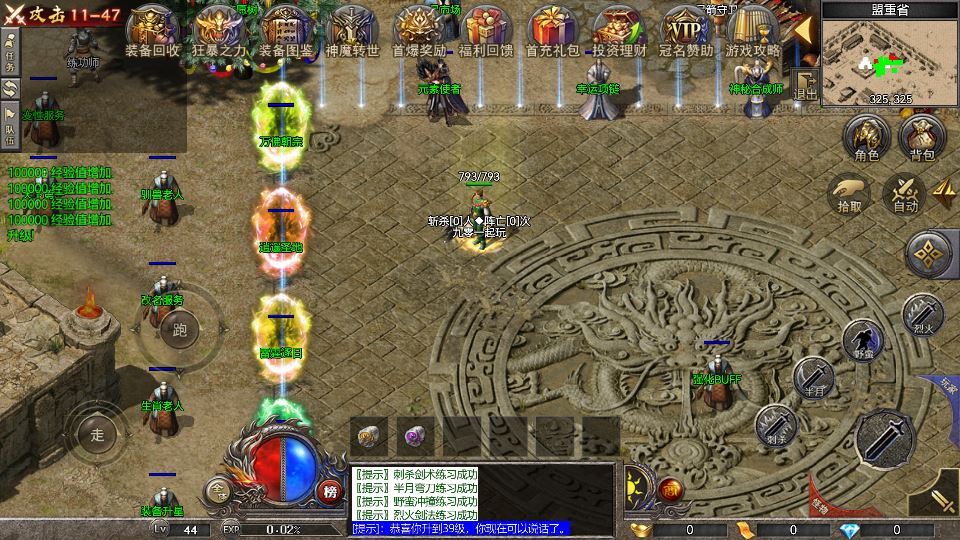The height and width of the screenshot is (540, 960).
Task: Activate the 刺杀 thrust skill
Action: coord(775,424)
